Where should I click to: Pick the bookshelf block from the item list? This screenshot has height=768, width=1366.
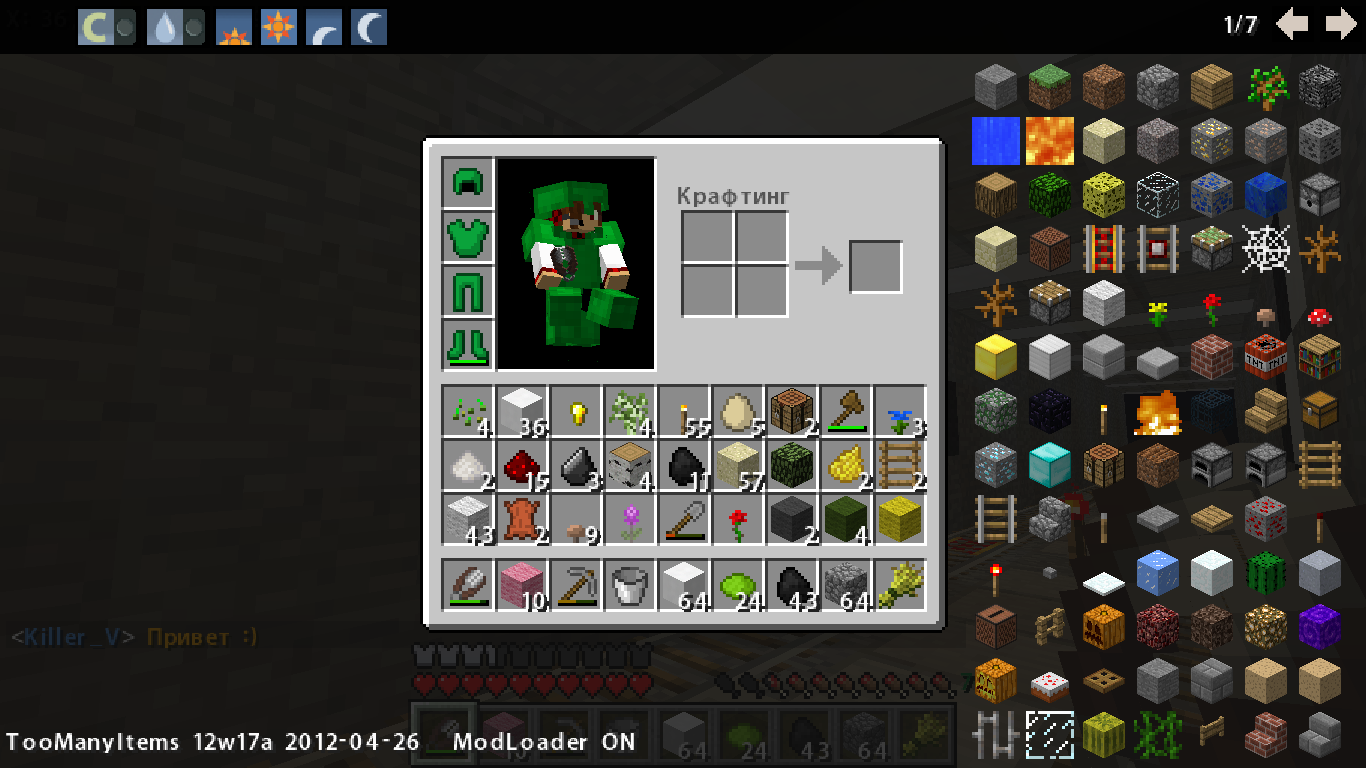click(1319, 357)
